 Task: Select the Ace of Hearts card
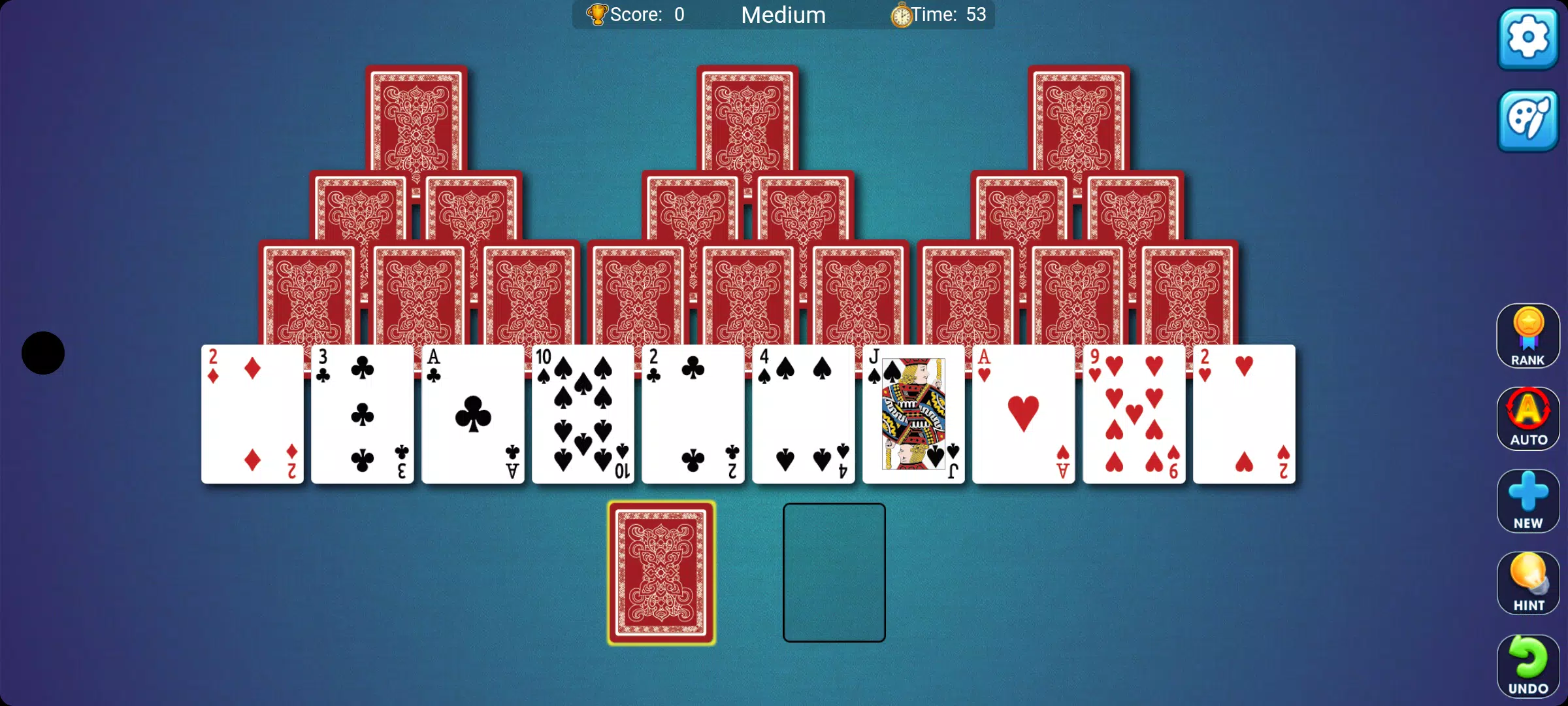coord(1023,413)
